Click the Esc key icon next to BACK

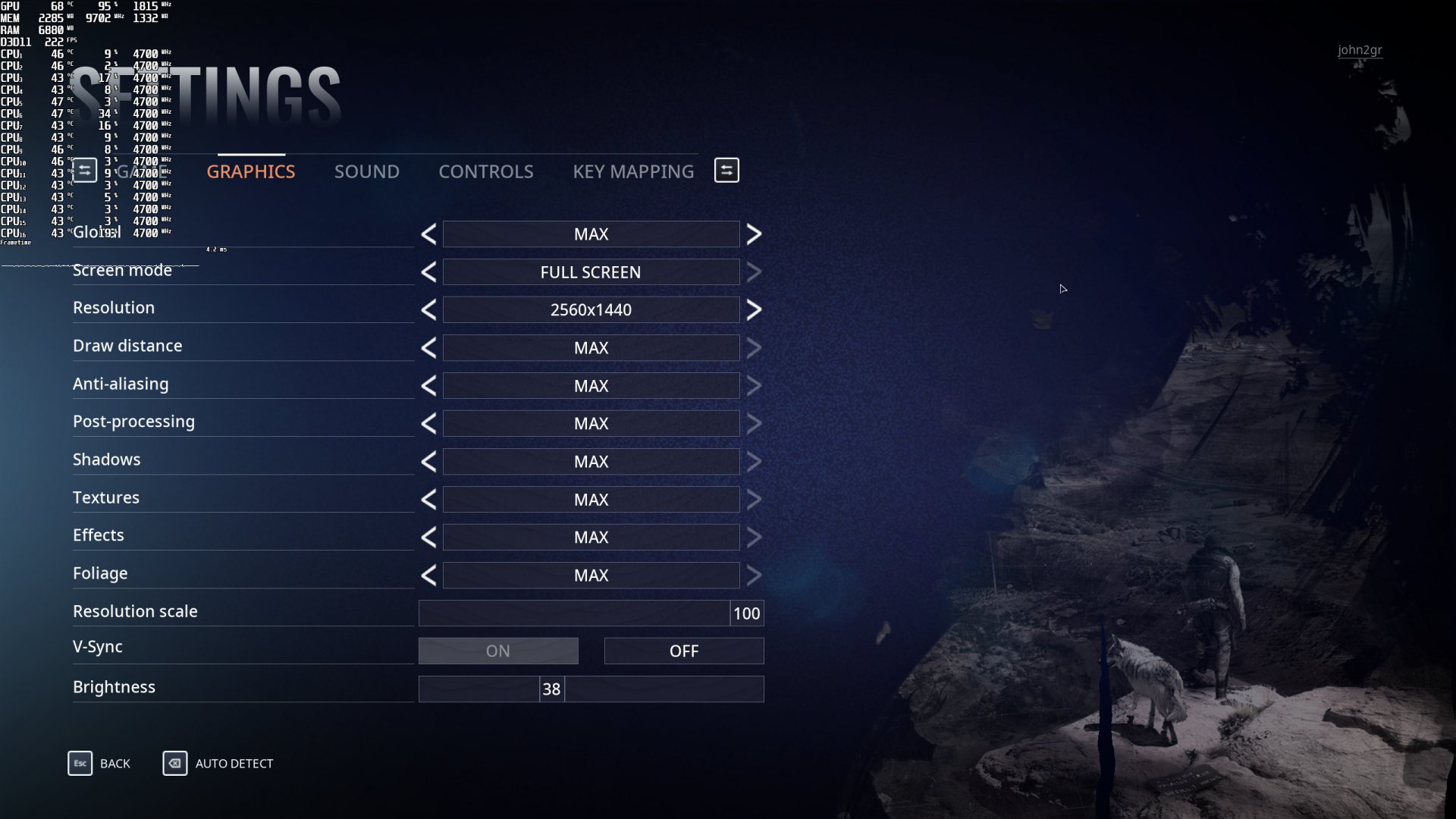pos(80,764)
